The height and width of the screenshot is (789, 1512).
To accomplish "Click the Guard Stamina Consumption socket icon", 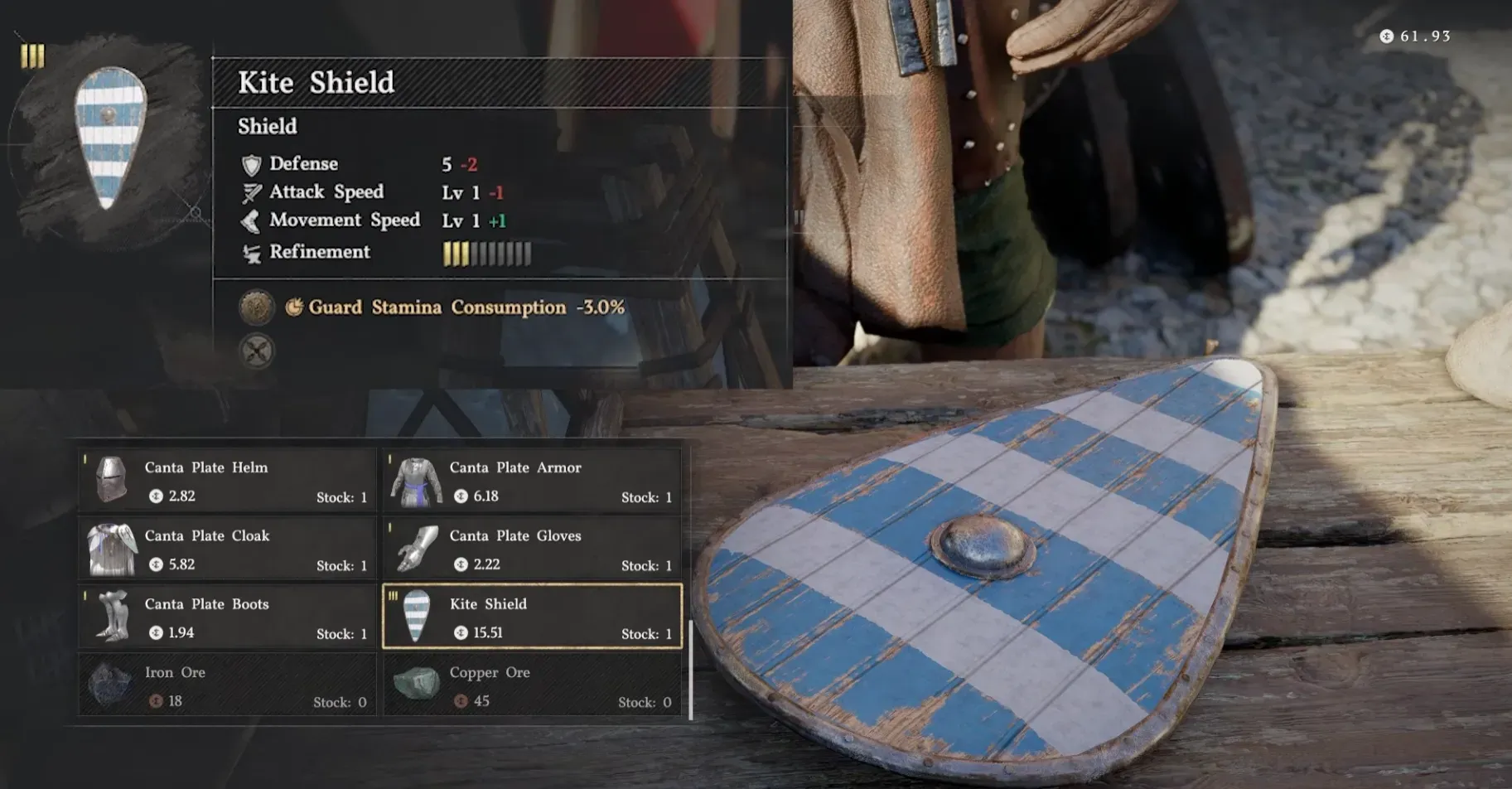I will point(257,307).
